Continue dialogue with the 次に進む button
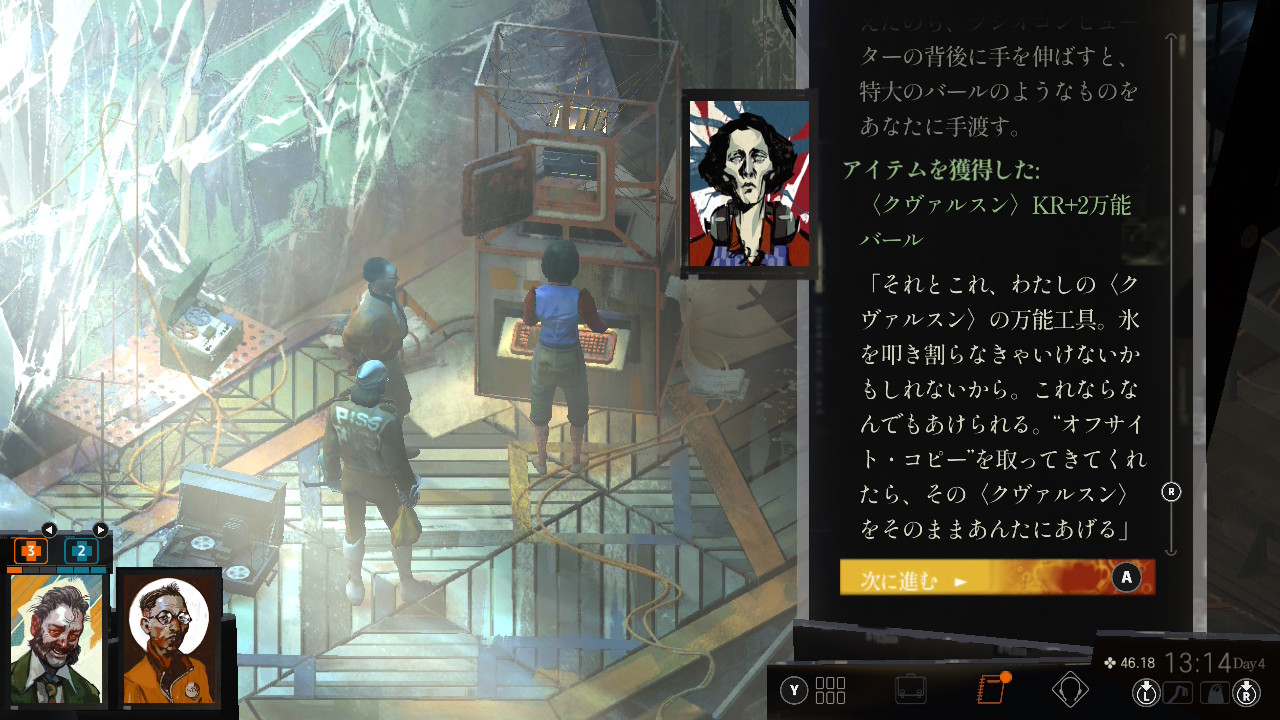Image resolution: width=1280 pixels, height=720 pixels. pos(996,578)
